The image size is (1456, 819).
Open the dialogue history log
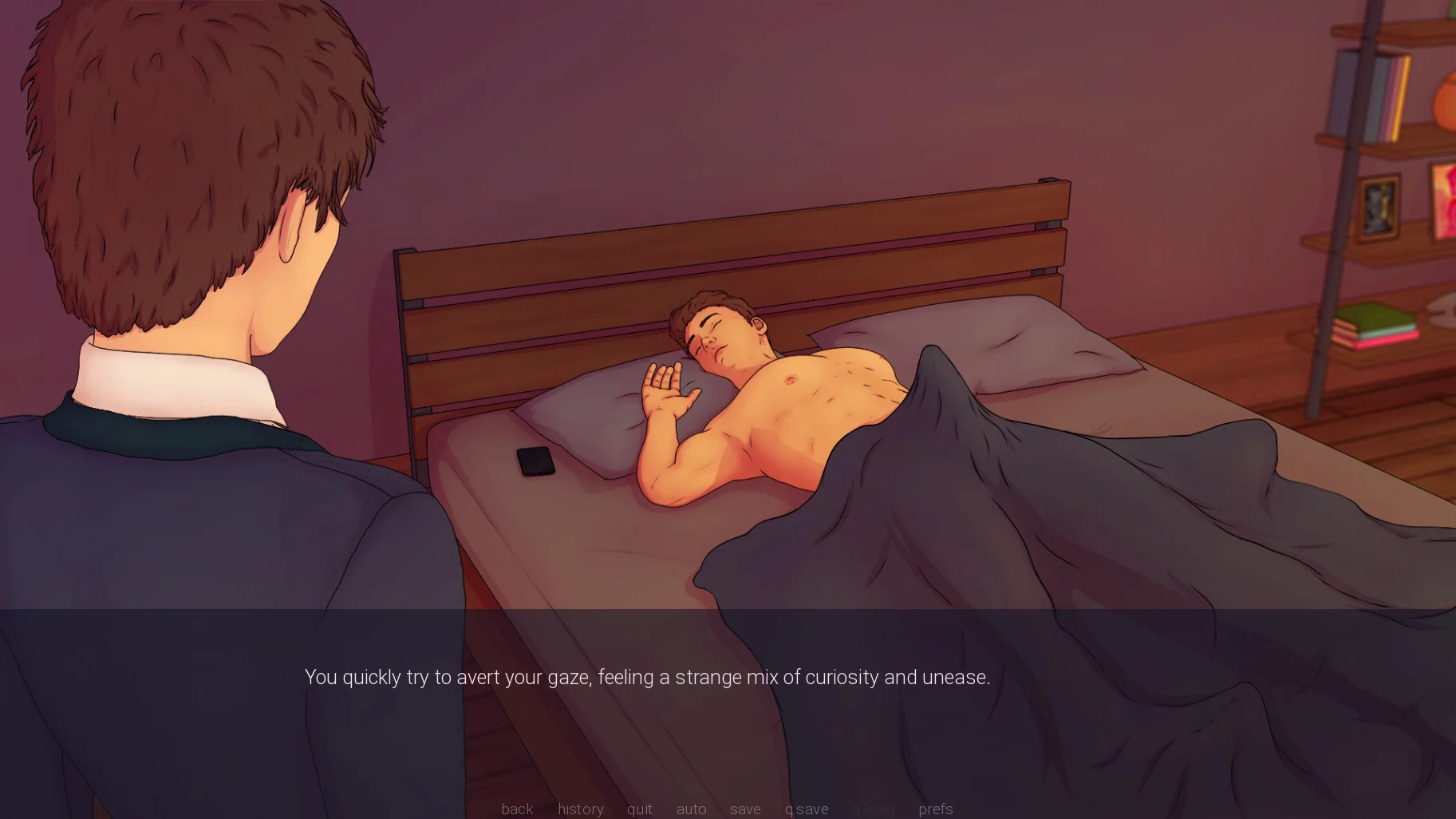coord(580,809)
